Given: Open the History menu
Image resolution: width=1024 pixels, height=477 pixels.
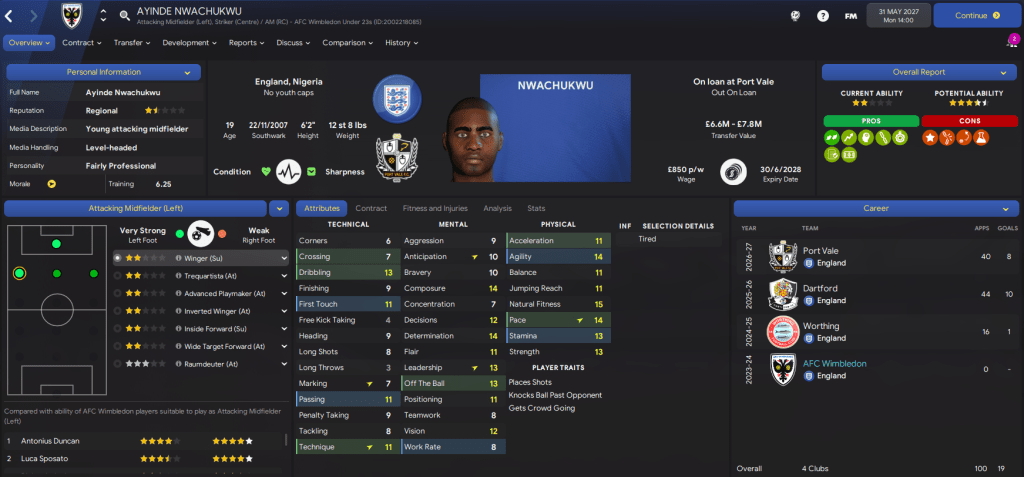Looking at the screenshot, I should [401, 43].
